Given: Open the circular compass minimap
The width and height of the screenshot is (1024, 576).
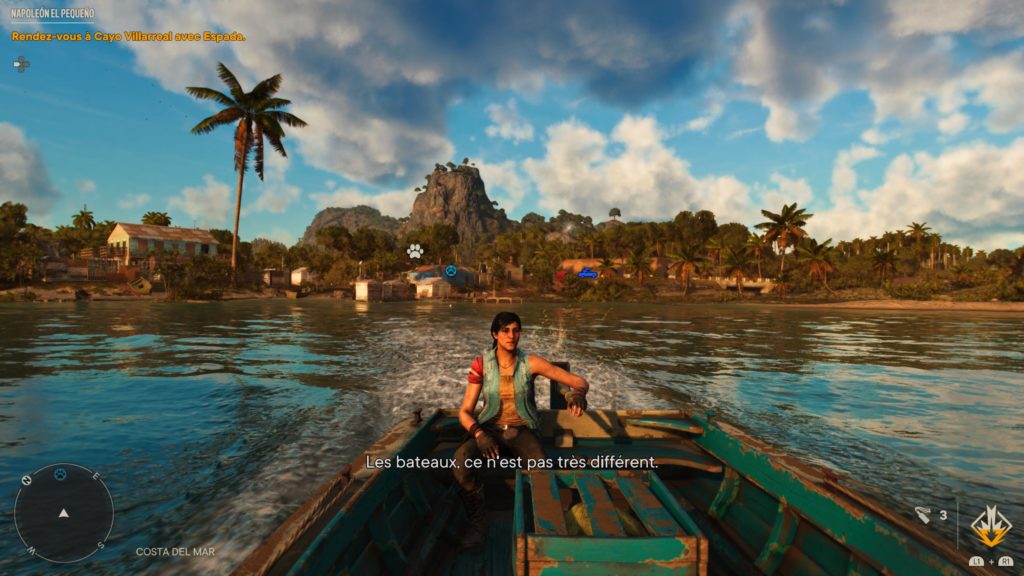Looking at the screenshot, I should pyautogui.click(x=63, y=512).
